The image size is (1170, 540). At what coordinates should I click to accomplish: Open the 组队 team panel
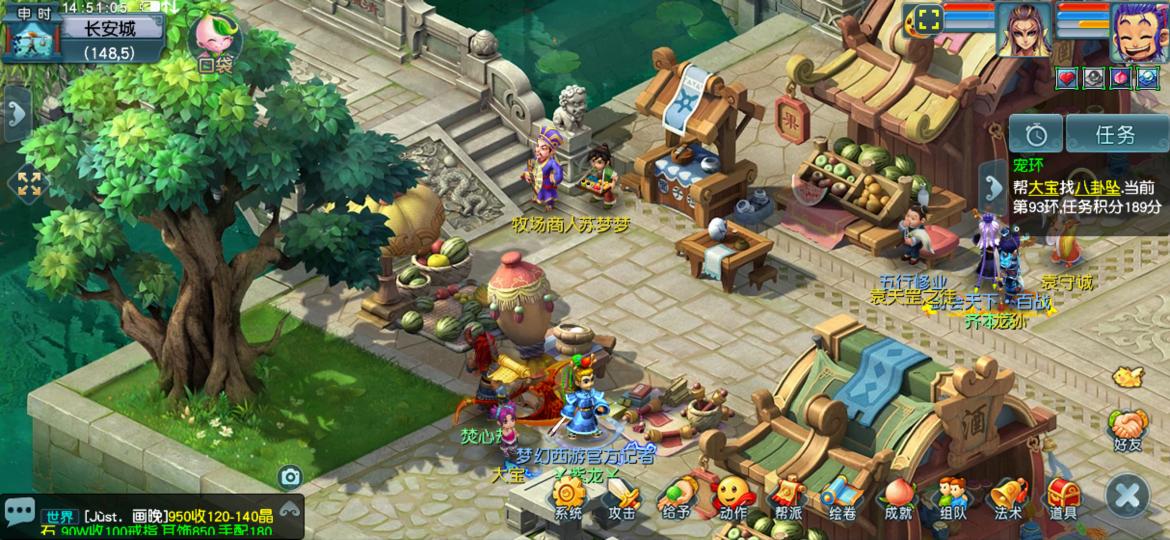(952, 495)
